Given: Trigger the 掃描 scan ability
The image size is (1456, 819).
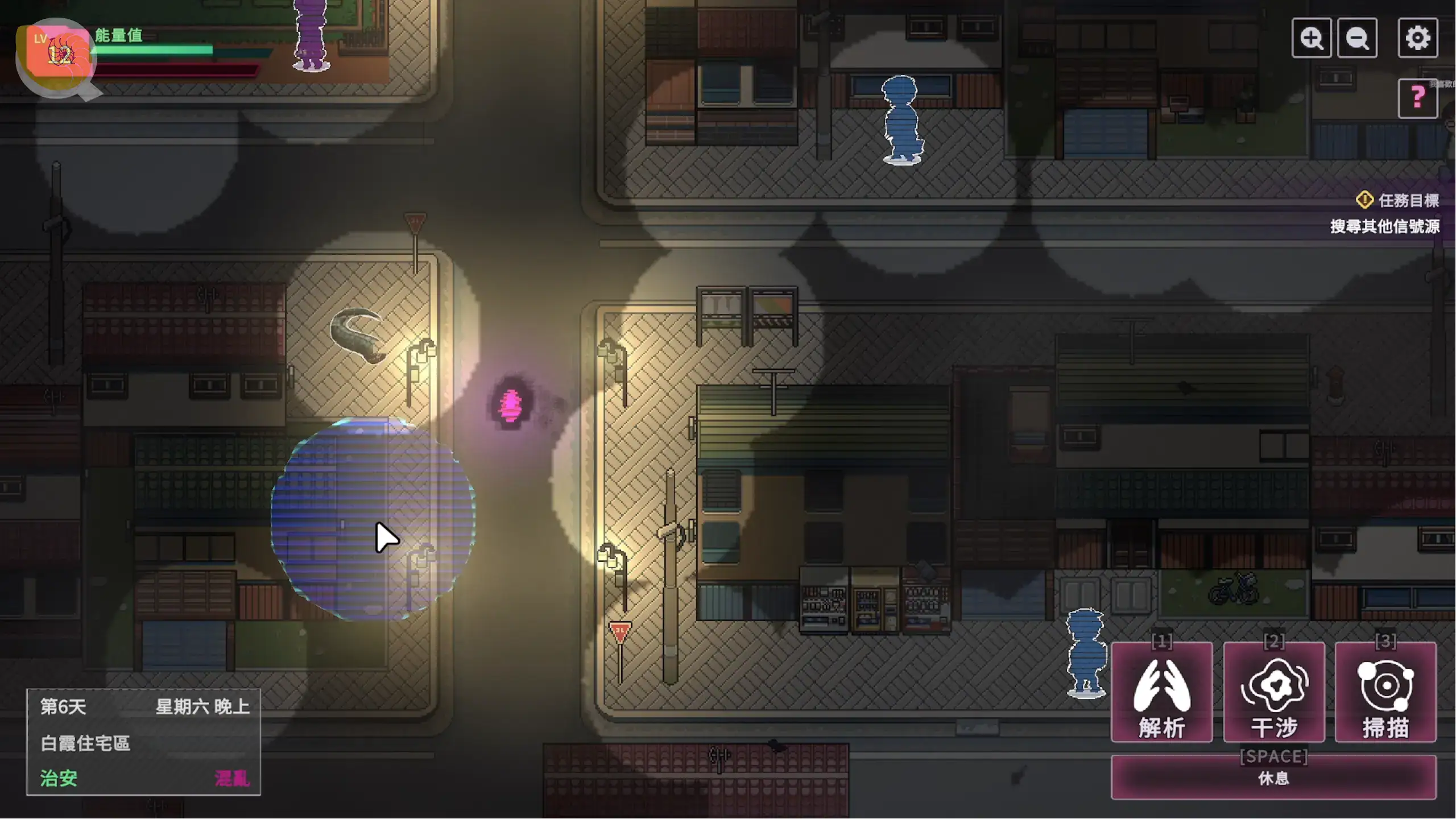Looking at the screenshot, I should click(1385, 692).
